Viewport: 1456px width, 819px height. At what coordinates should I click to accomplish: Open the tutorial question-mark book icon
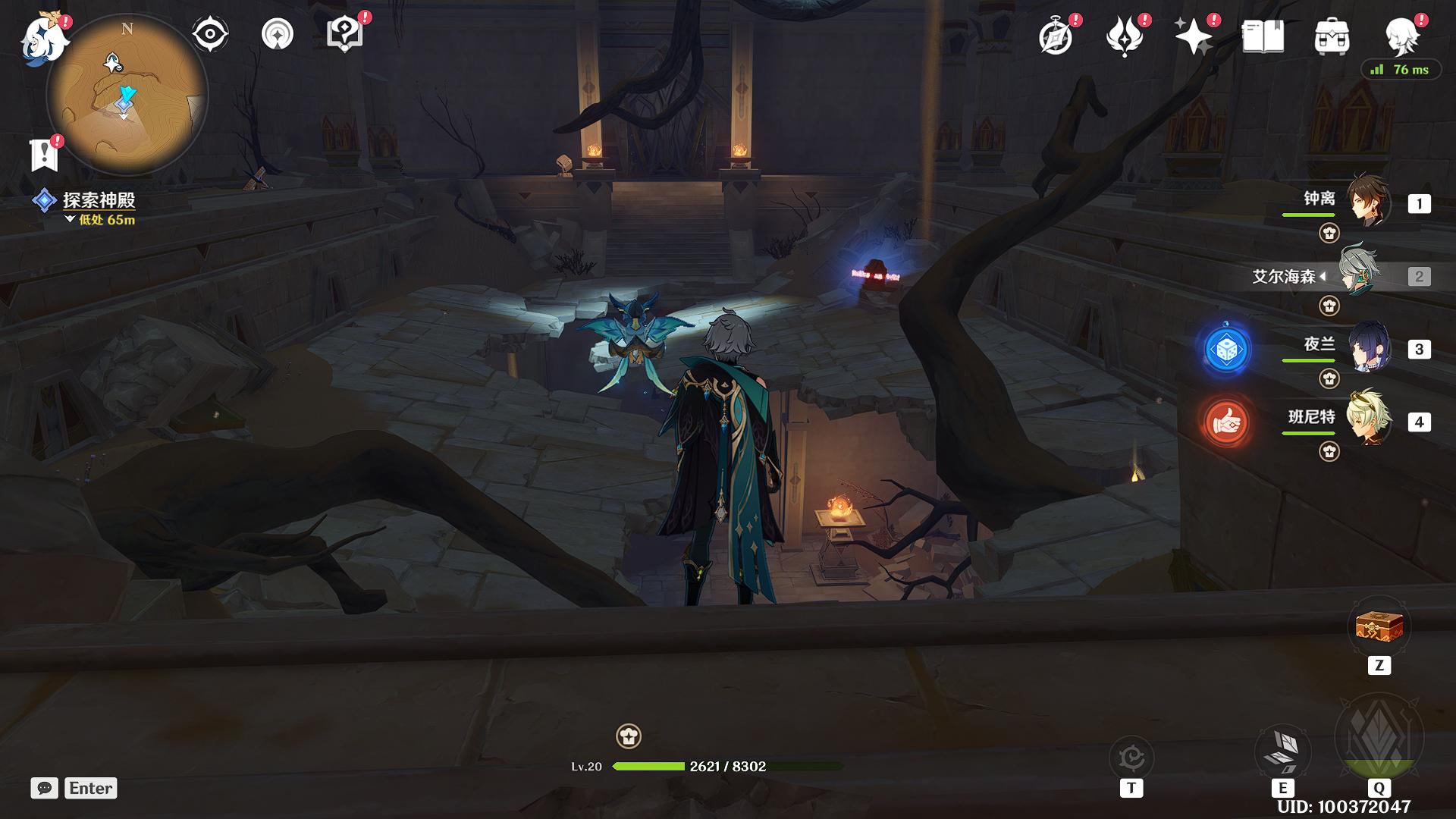click(x=344, y=34)
